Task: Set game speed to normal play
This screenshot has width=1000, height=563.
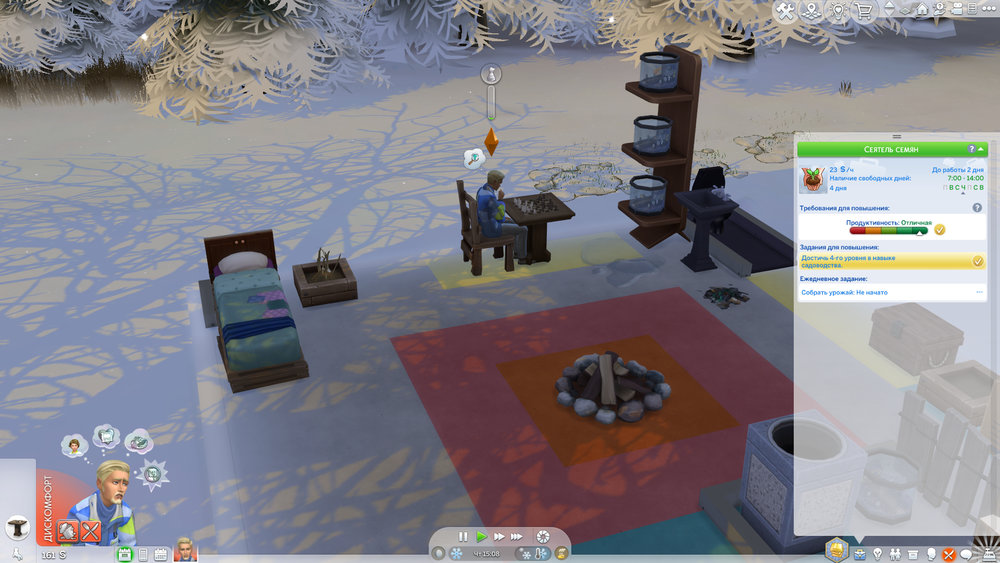Action: pos(481,537)
